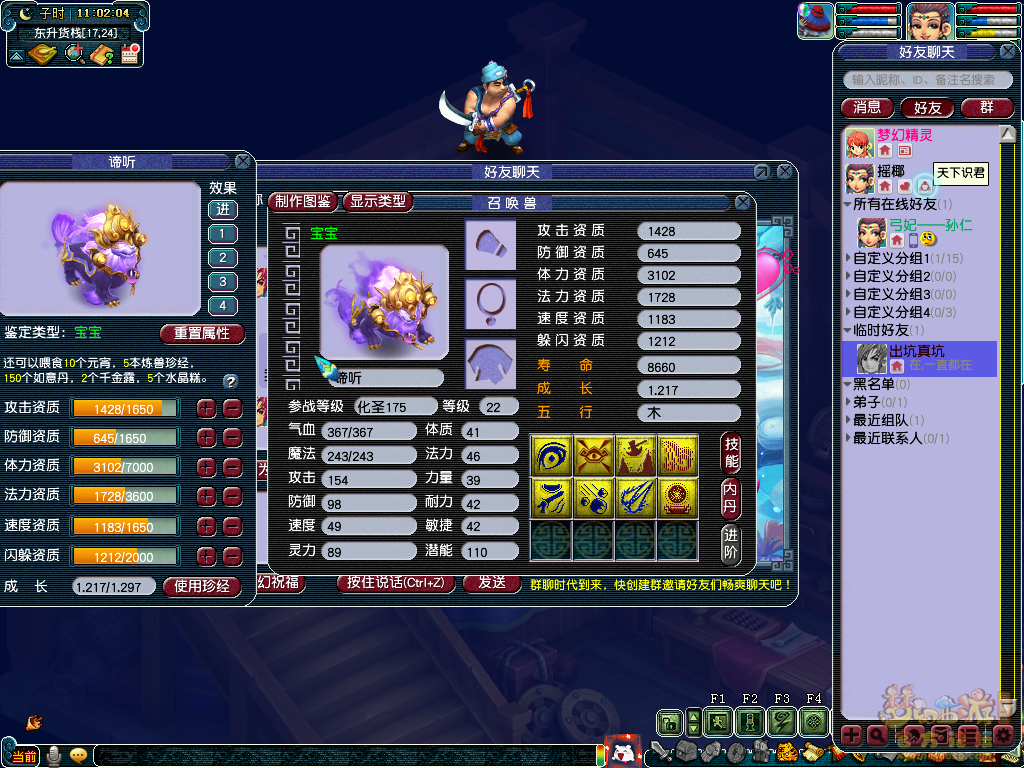Switch to the 技能 side tab
This screenshot has height=768, width=1024.
coord(731,454)
